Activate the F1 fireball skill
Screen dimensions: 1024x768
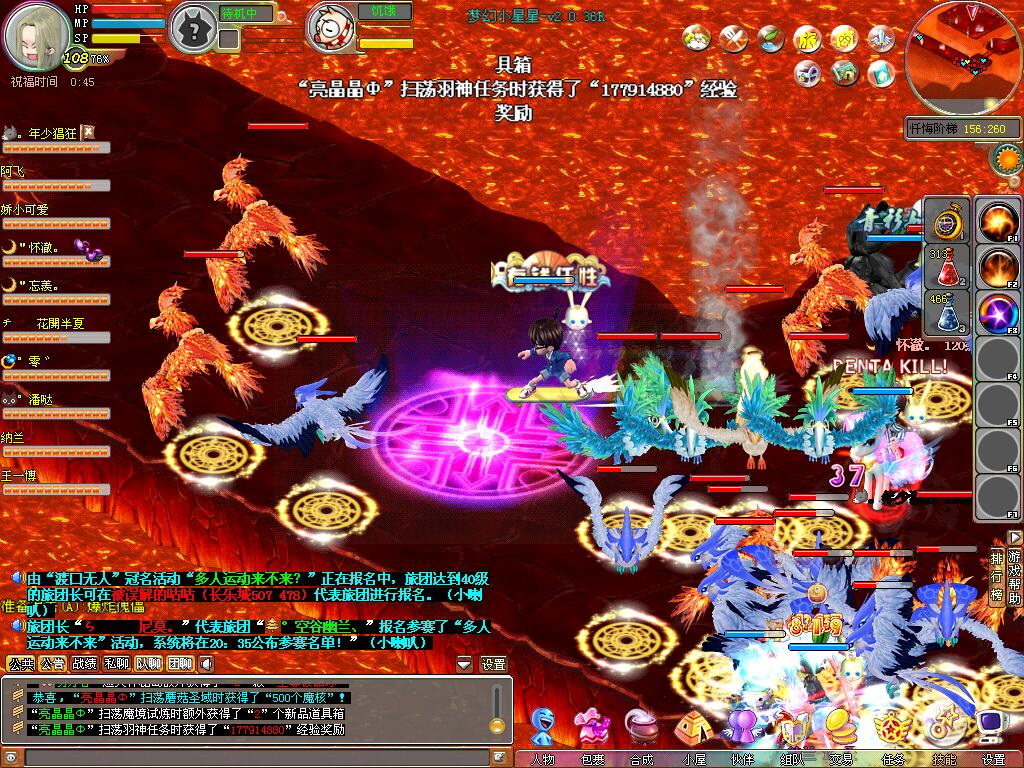[997, 222]
